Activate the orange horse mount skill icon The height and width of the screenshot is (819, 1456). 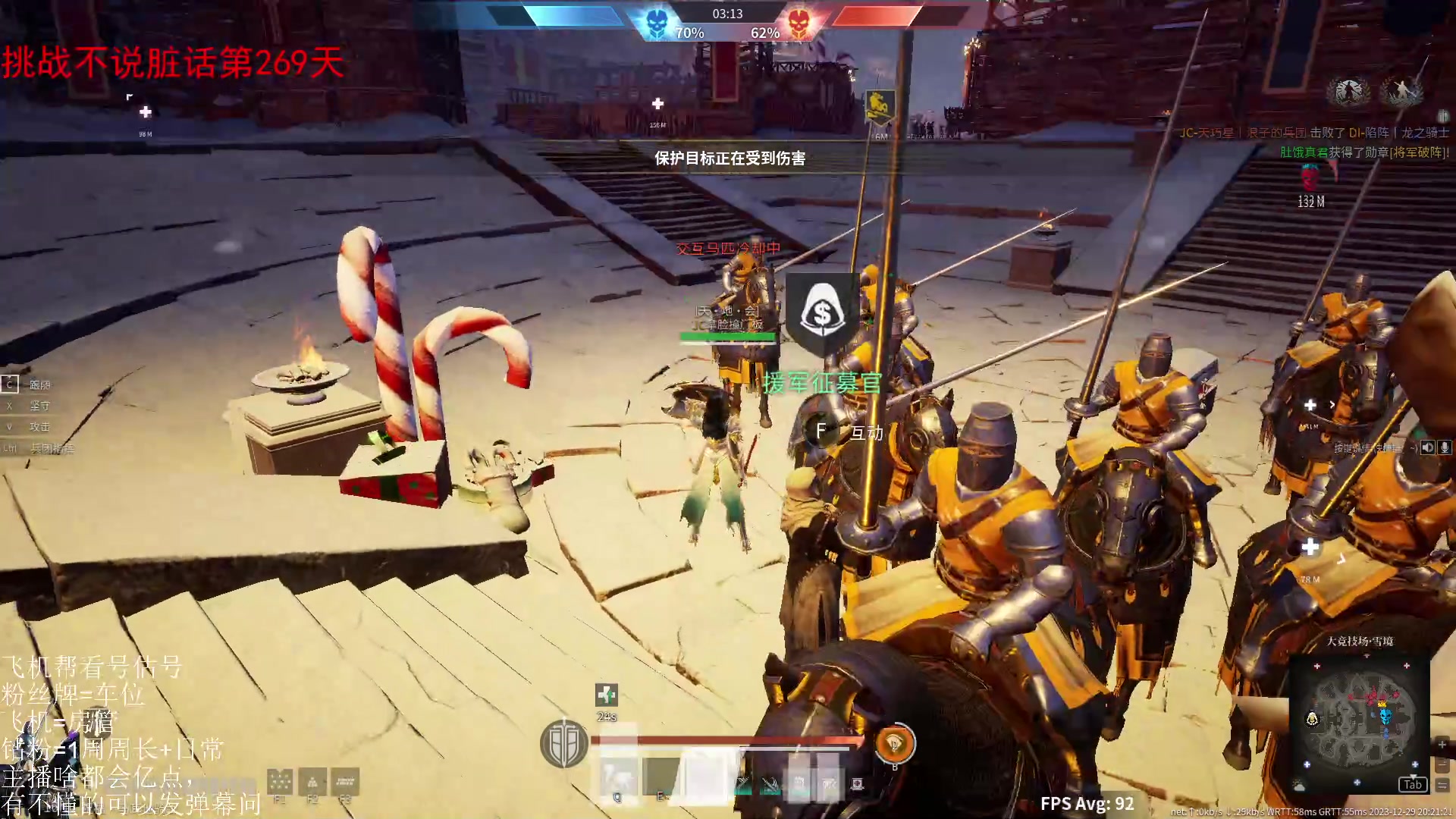coord(894,745)
